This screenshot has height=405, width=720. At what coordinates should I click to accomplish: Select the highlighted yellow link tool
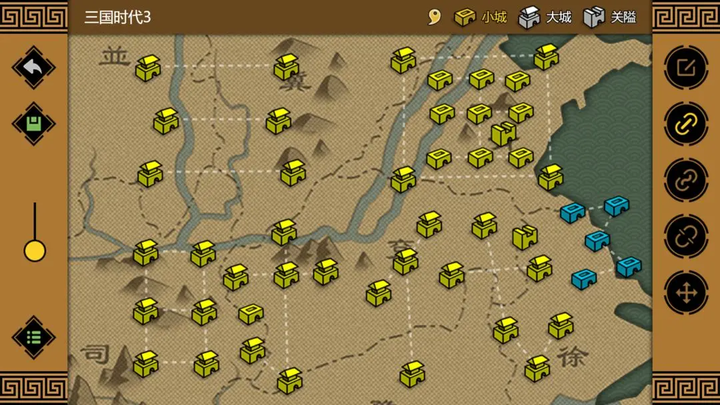[686, 124]
